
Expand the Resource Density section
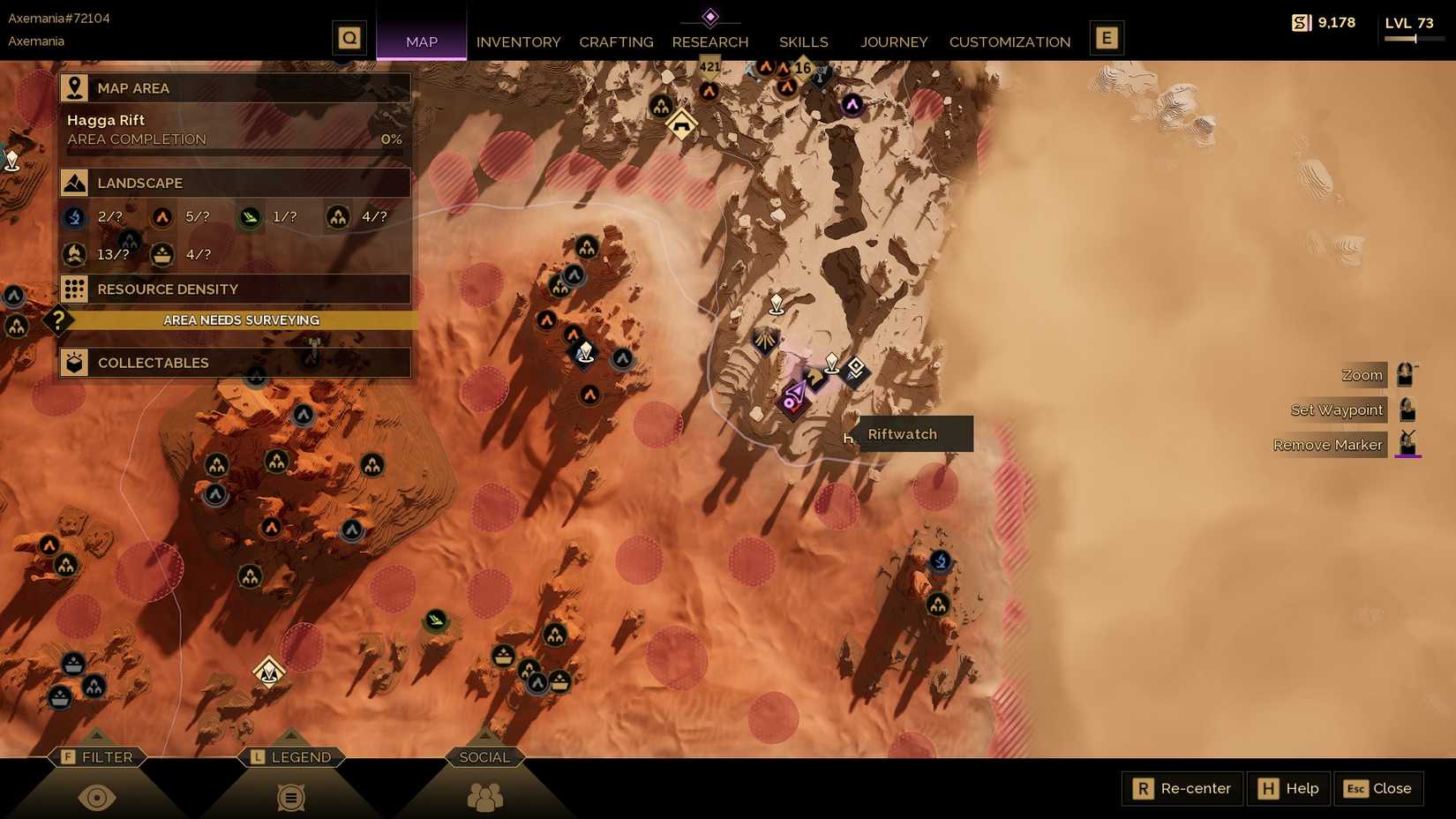point(235,289)
